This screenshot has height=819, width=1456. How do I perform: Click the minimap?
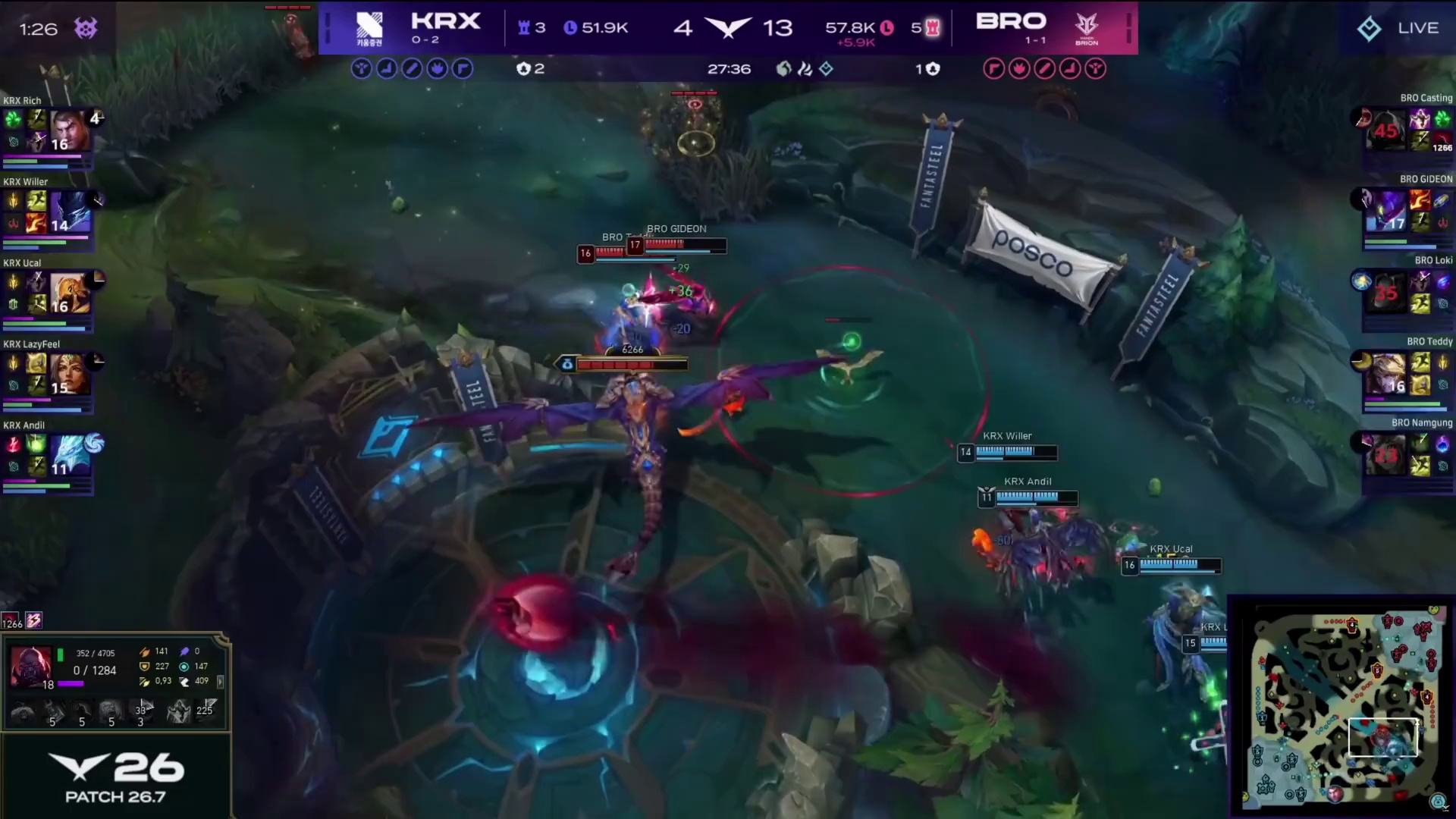click(x=1343, y=707)
